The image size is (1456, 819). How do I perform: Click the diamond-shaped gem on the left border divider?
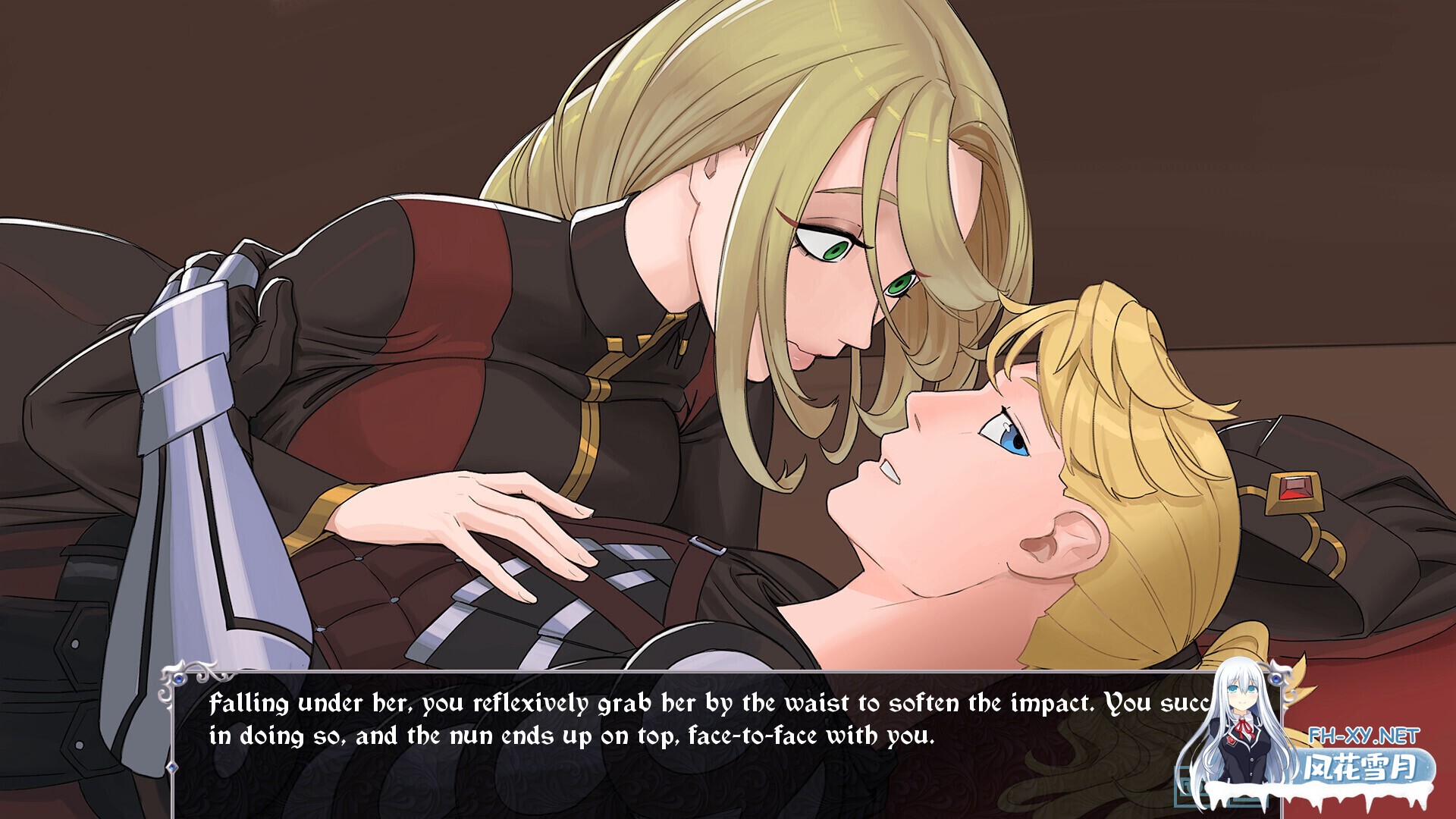[x=172, y=767]
